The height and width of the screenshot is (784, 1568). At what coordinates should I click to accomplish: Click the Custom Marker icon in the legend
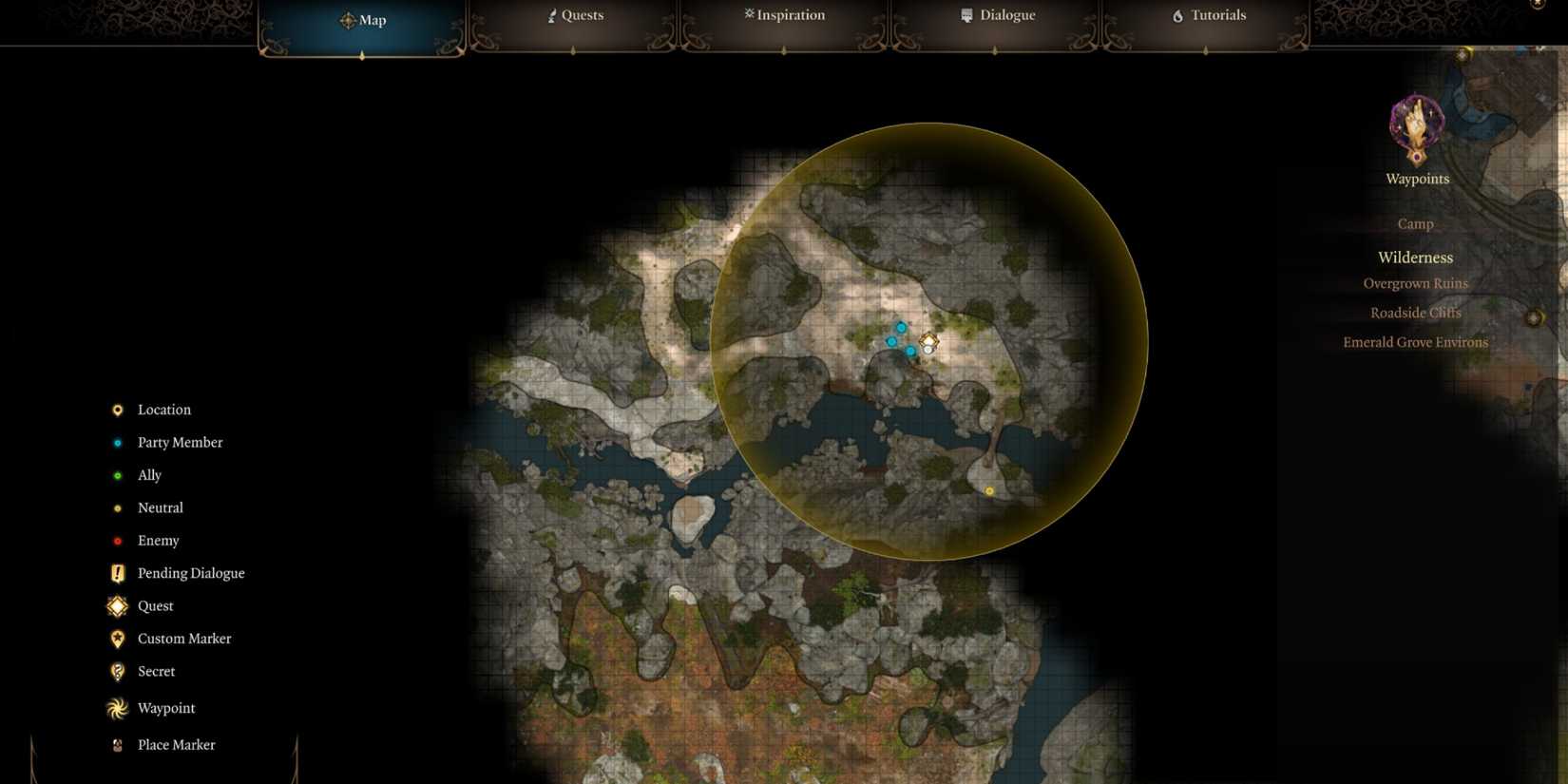117,638
